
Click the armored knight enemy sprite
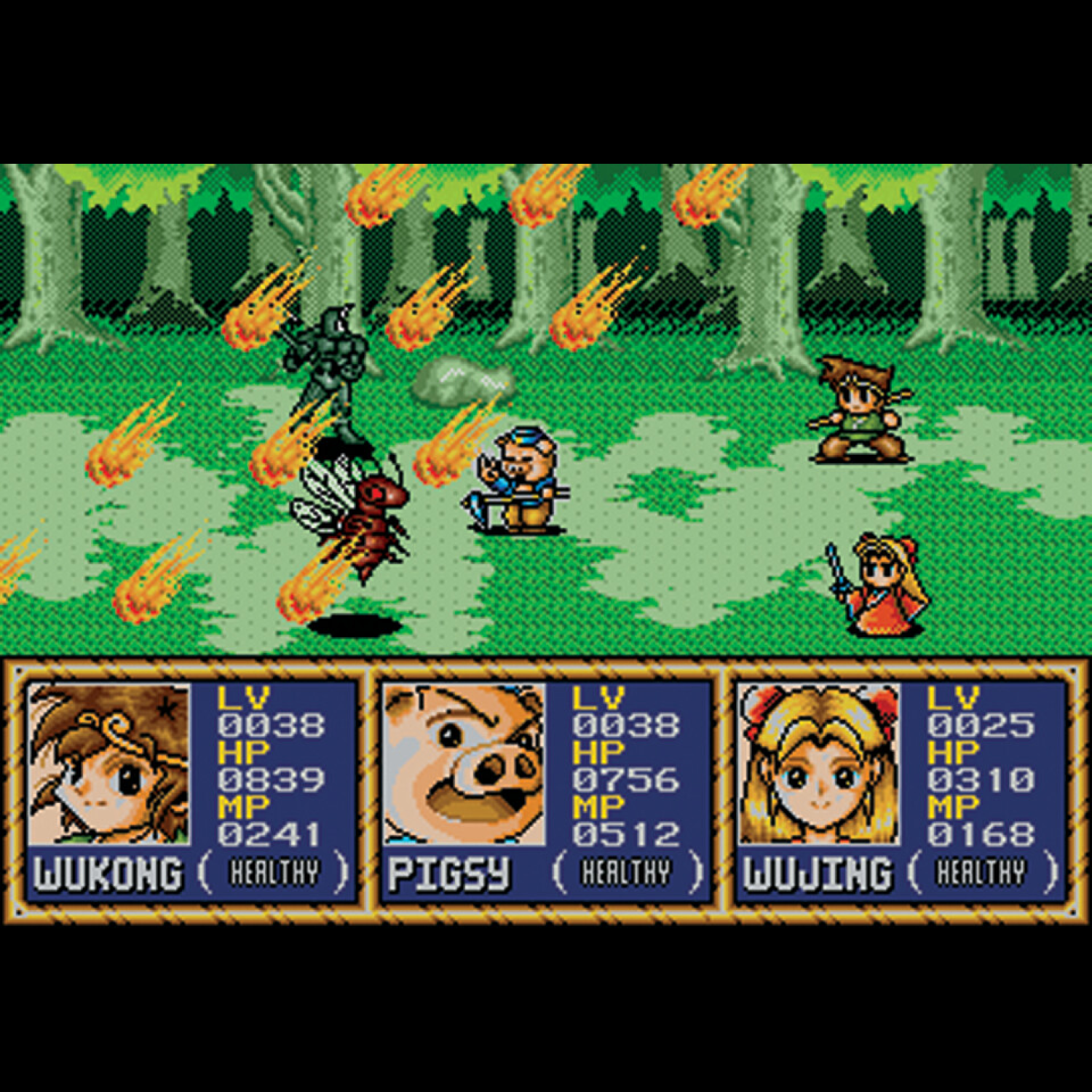point(328,364)
